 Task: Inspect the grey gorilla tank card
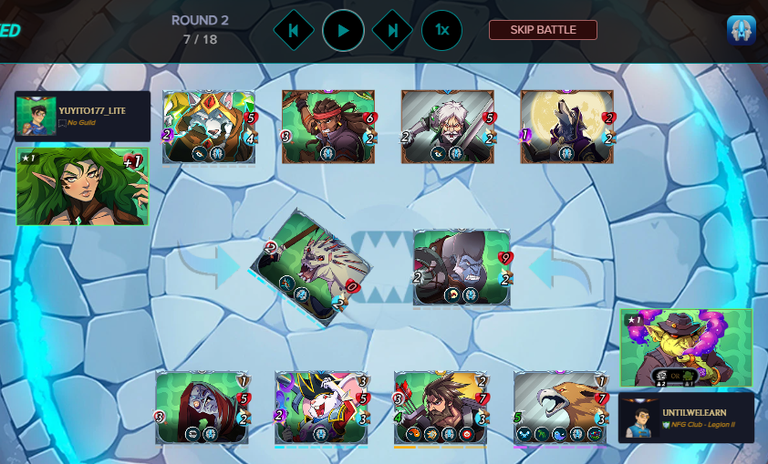[461, 267]
